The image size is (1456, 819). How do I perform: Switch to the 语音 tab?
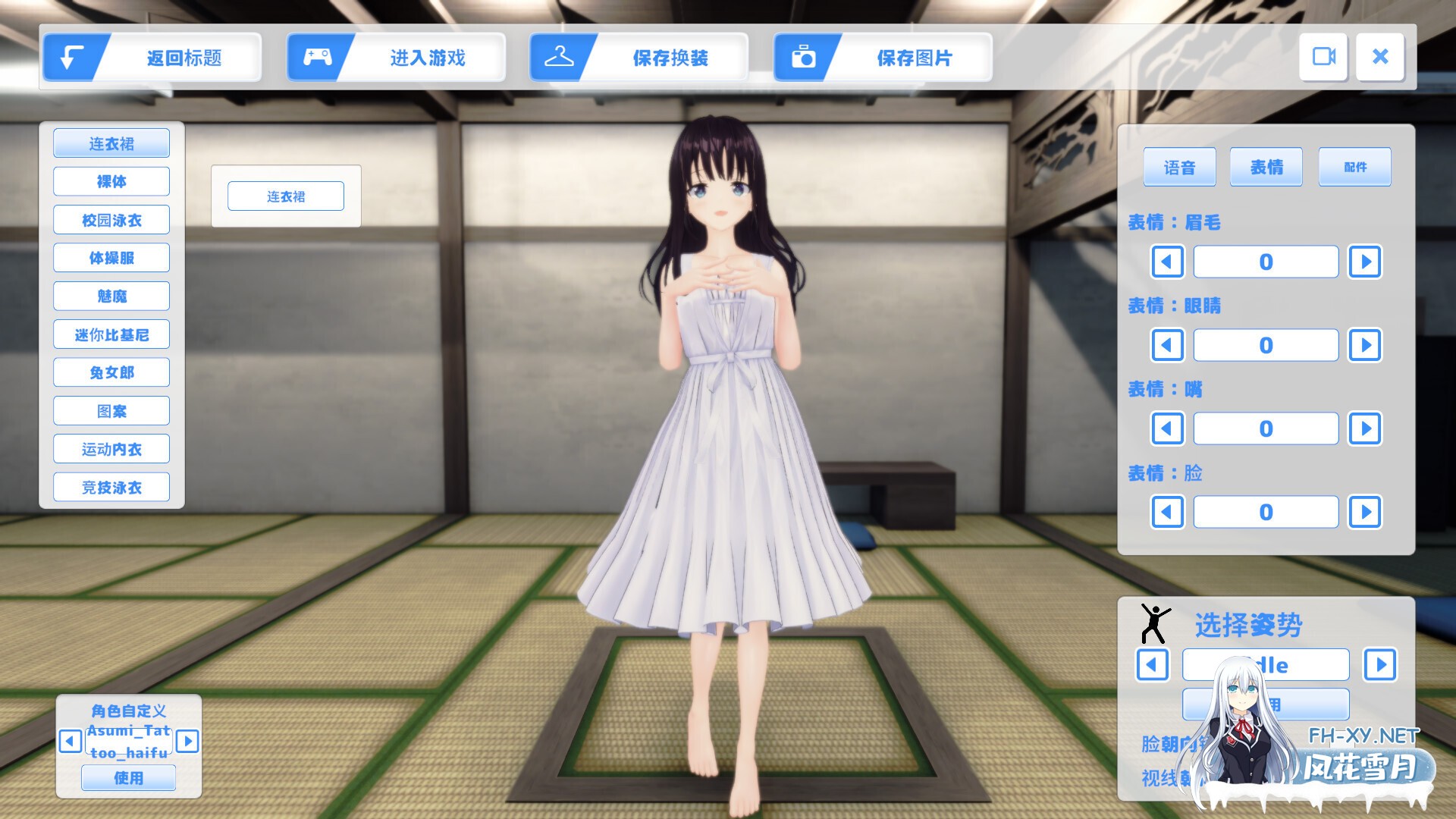[1180, 167]
